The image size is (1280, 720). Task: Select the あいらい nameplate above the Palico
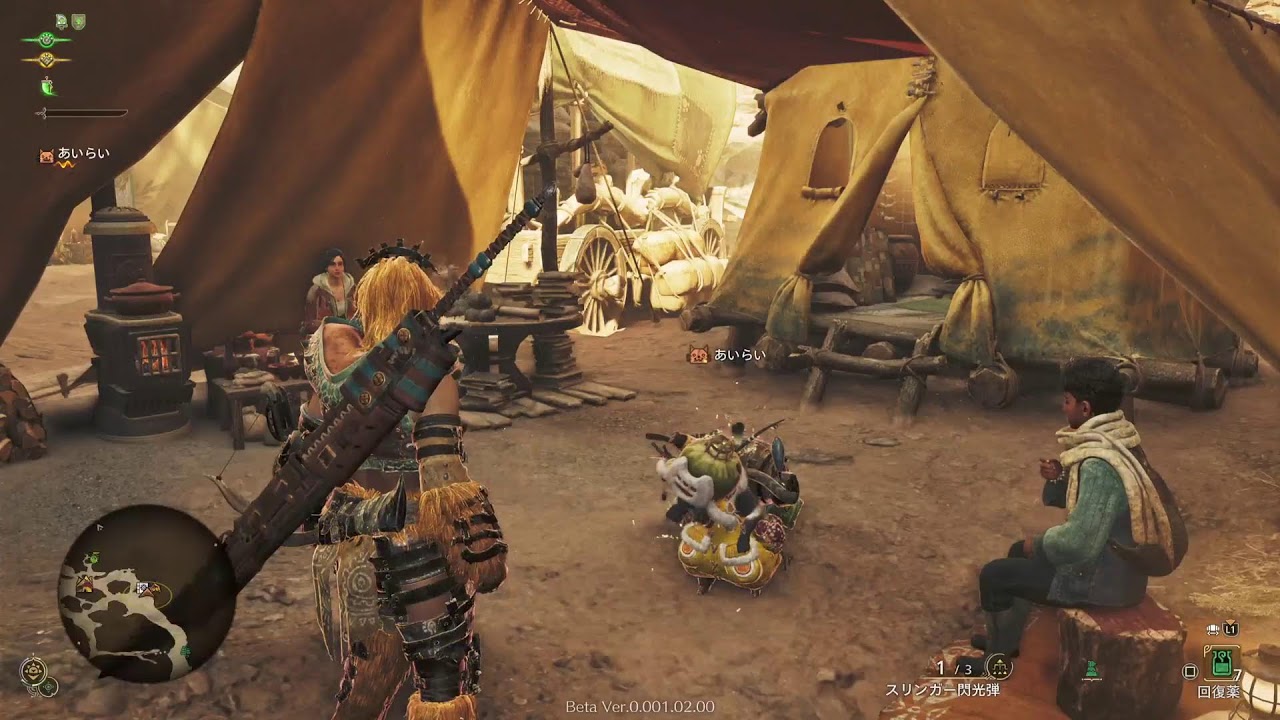coord(727,354)
